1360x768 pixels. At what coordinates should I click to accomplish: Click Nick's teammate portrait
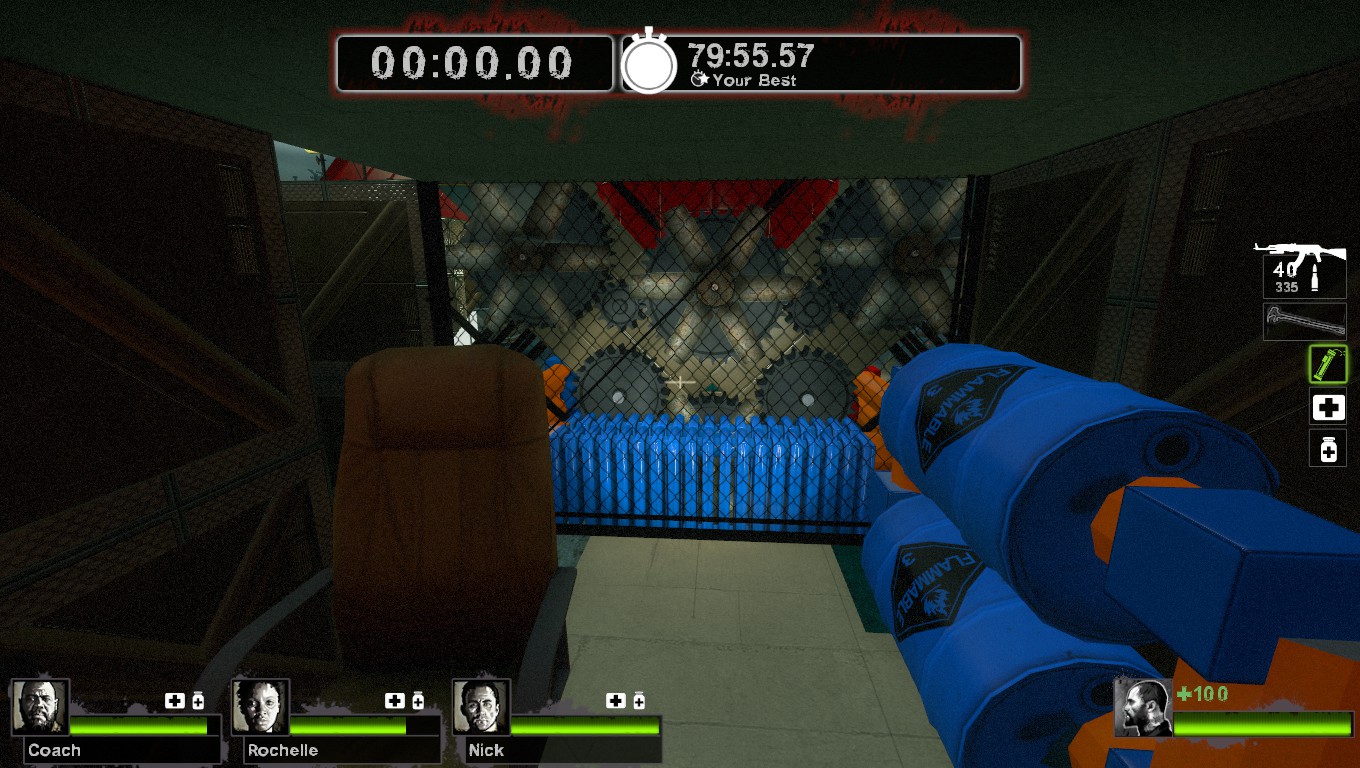481,707
